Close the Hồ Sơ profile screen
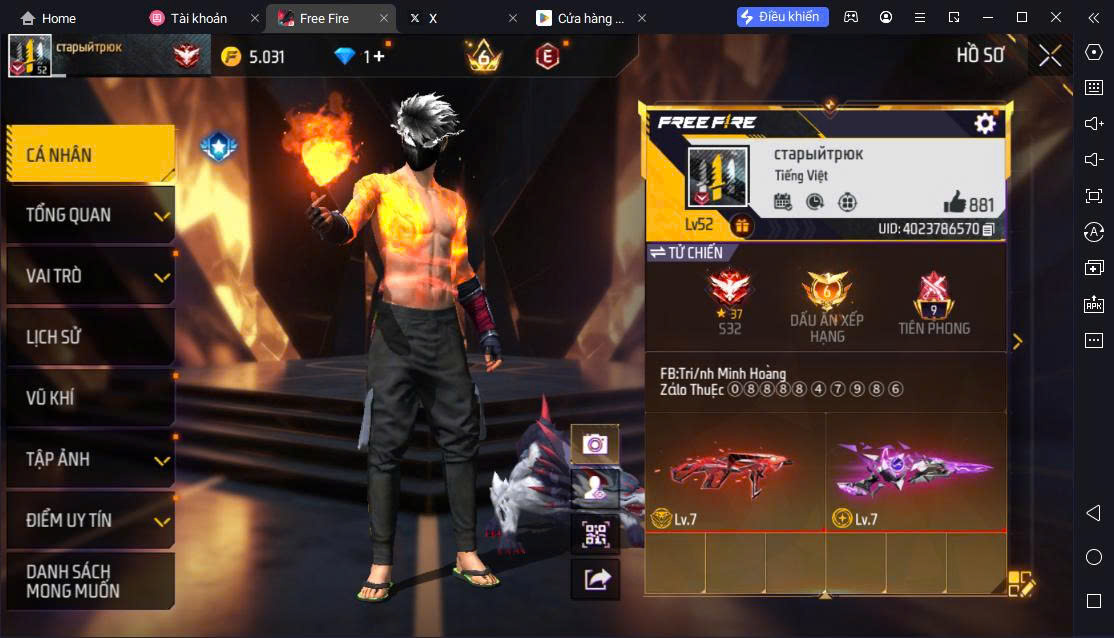The image size is (1114, 638). click(1049, 56)
